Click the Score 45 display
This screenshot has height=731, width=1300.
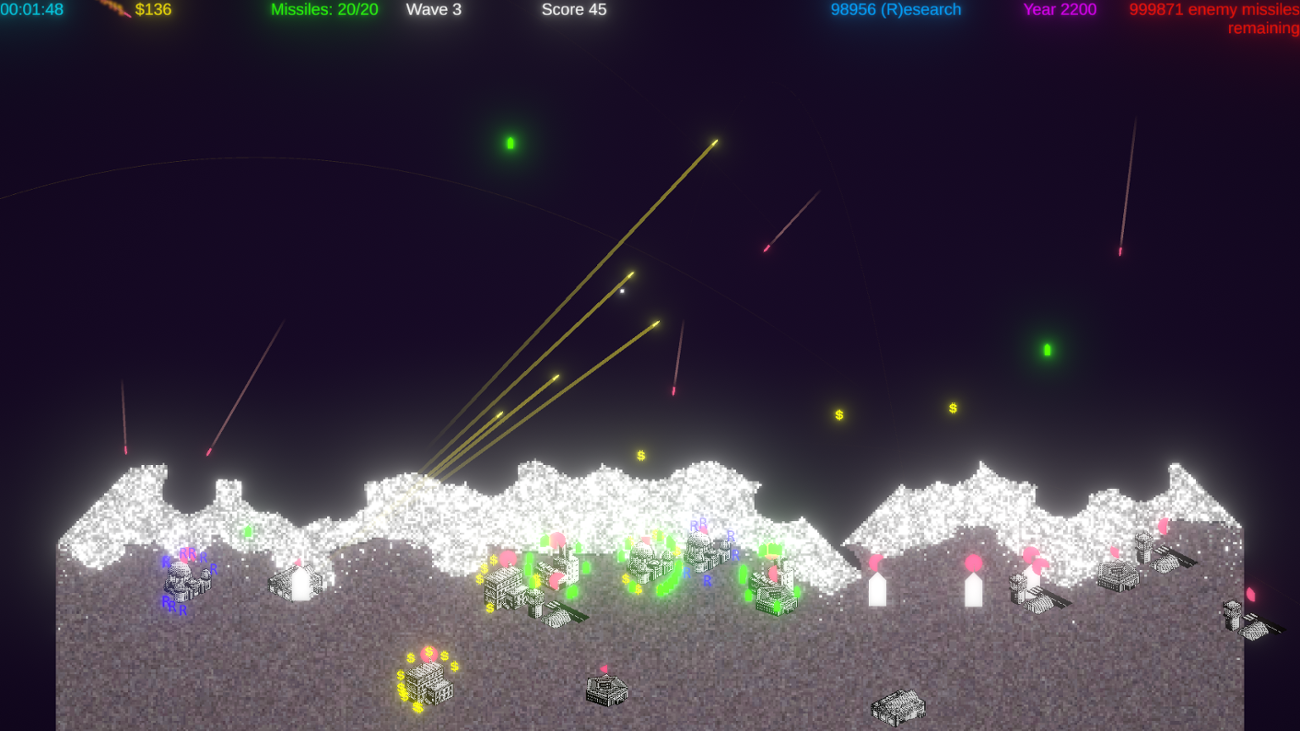[574, 10]
